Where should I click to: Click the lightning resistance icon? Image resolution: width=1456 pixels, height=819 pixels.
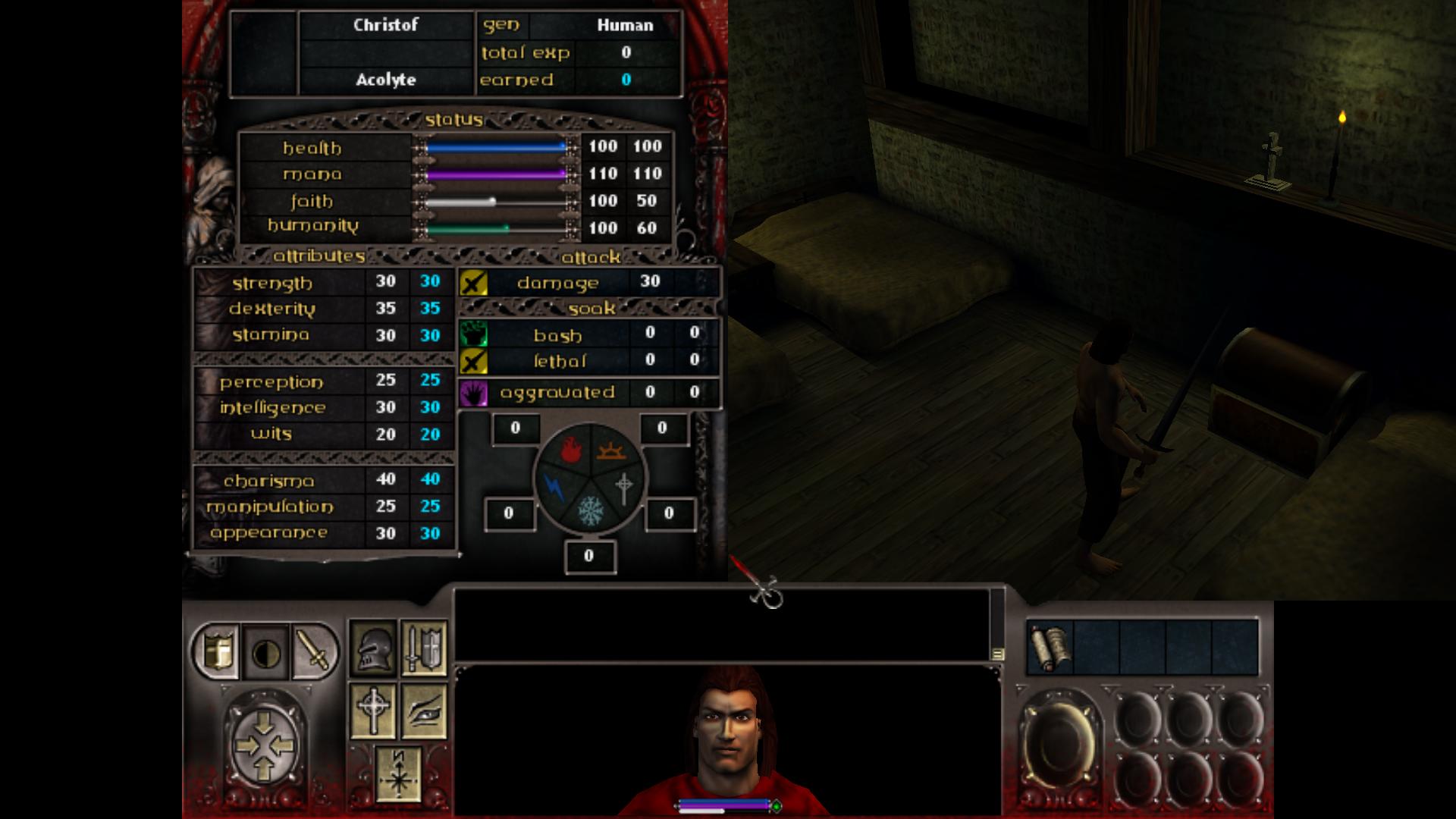554,487
